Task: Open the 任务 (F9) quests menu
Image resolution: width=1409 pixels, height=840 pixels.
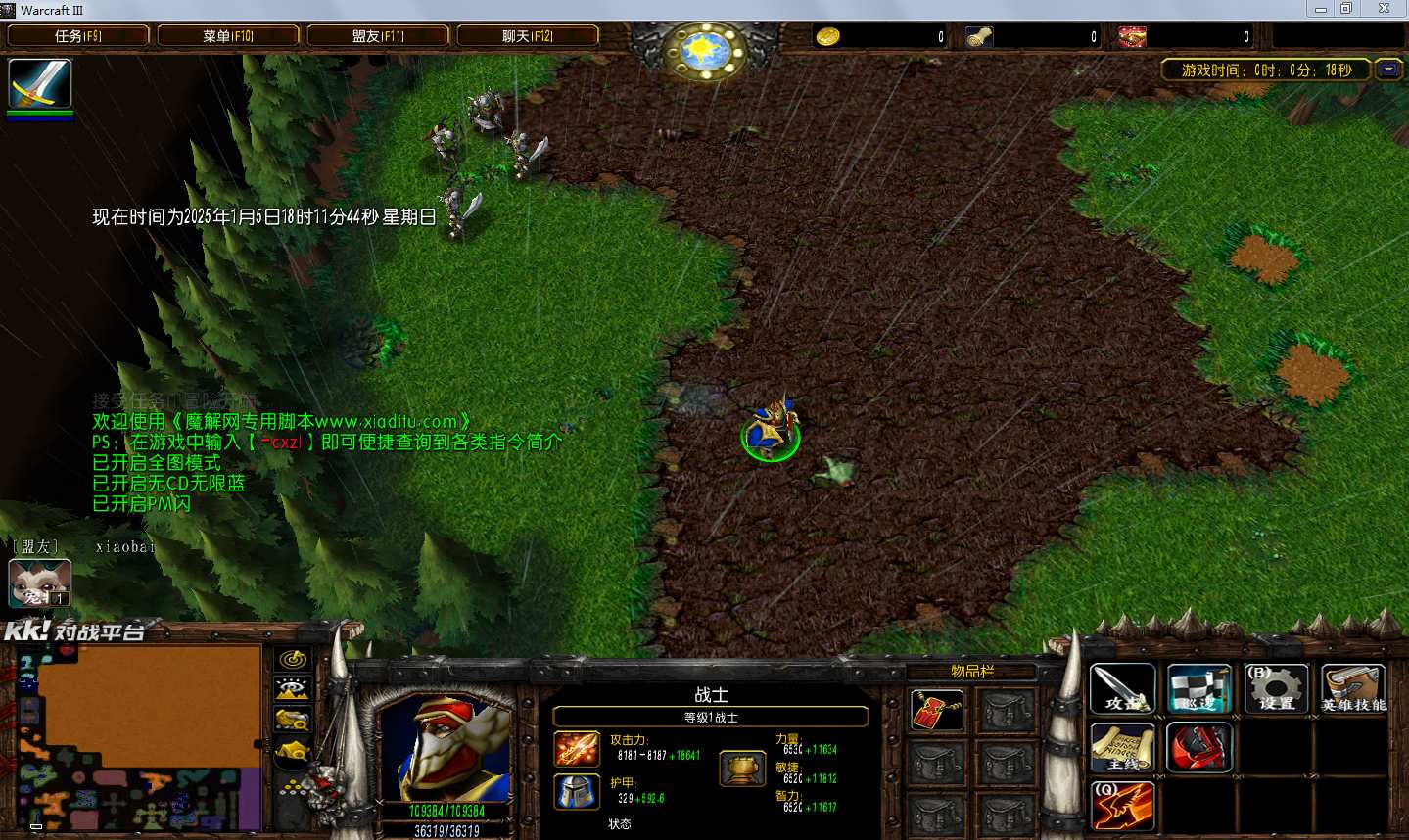Action: [78, 36]
